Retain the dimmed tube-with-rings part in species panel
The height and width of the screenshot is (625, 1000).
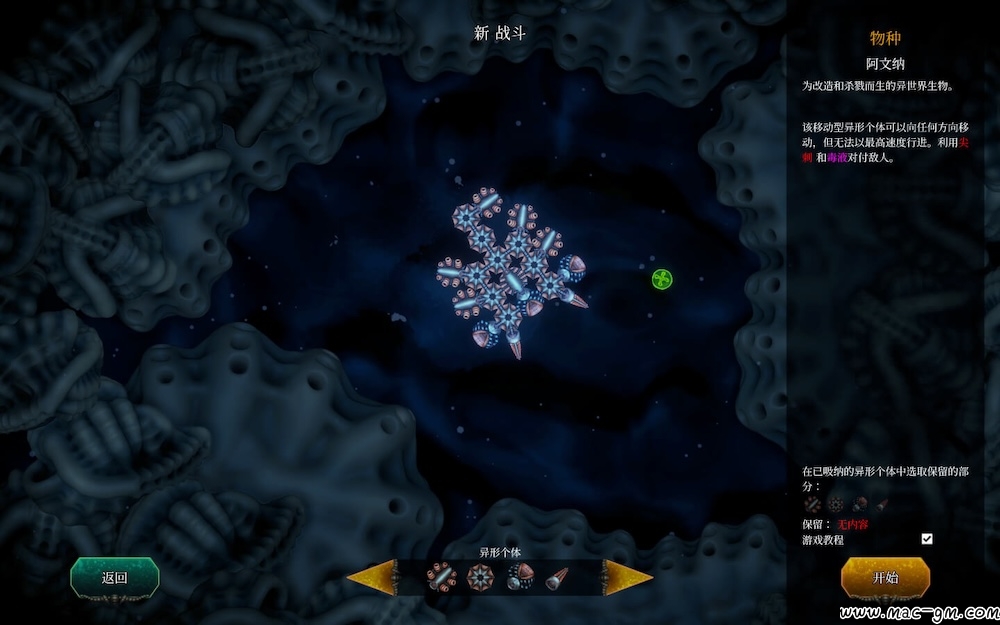point(812,505)
